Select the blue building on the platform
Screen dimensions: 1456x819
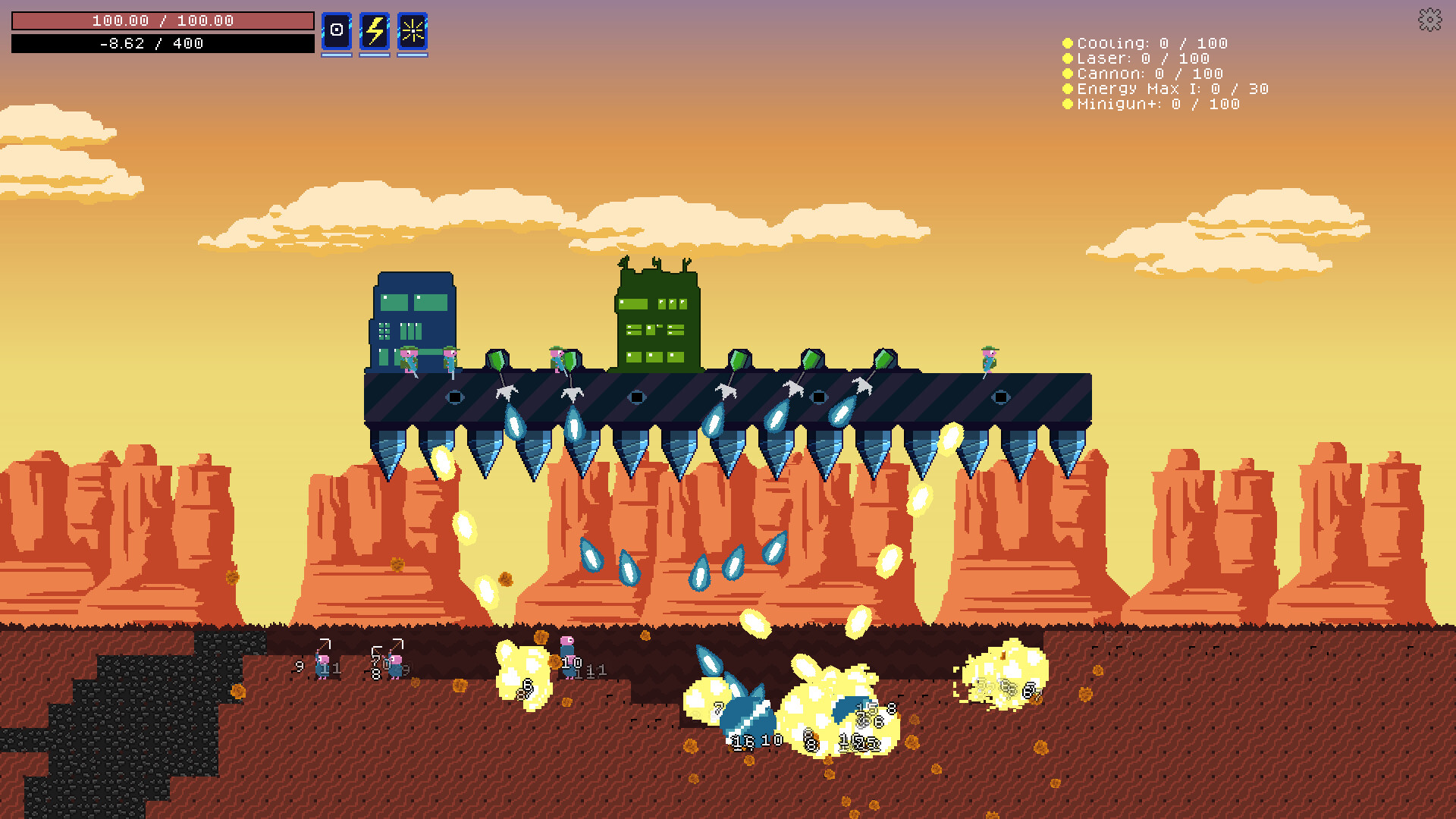[x=413, y=318]
